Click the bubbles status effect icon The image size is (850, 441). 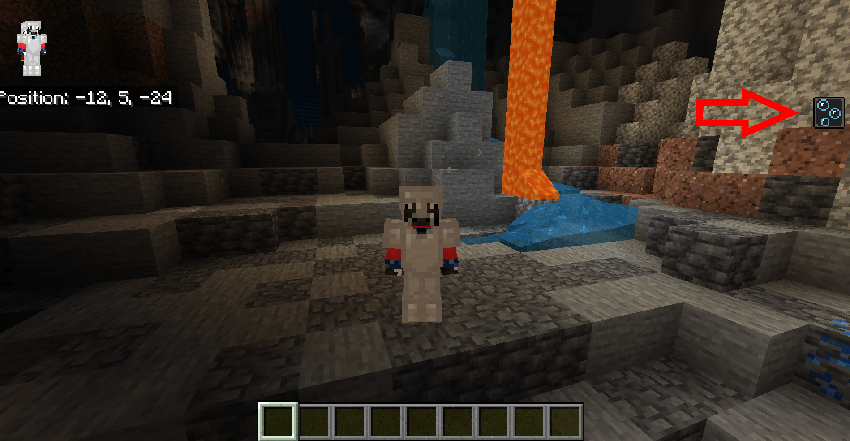pos(826,112)
